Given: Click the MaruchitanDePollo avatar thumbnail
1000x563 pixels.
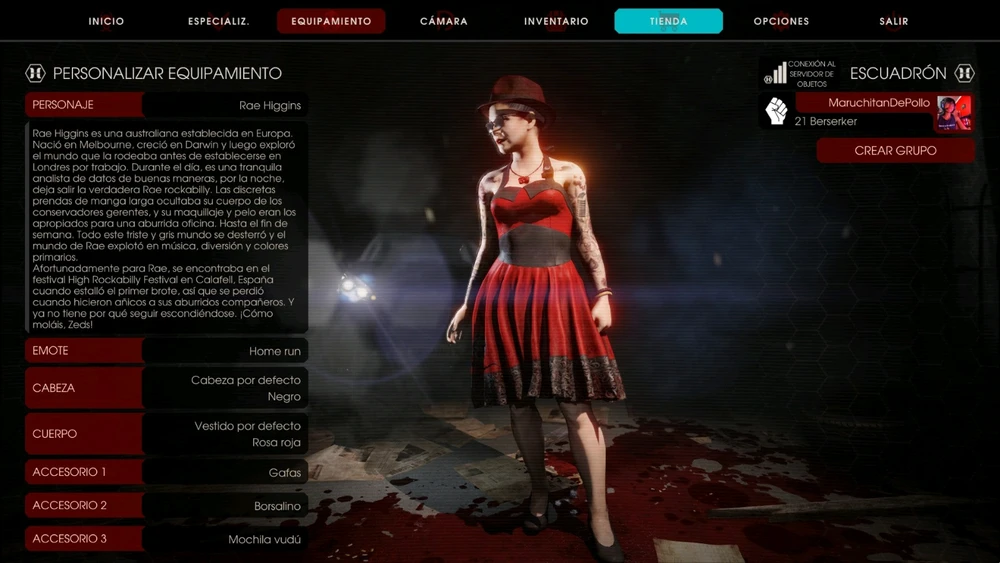Looking at the screenshot, I should tap(954, 113).
